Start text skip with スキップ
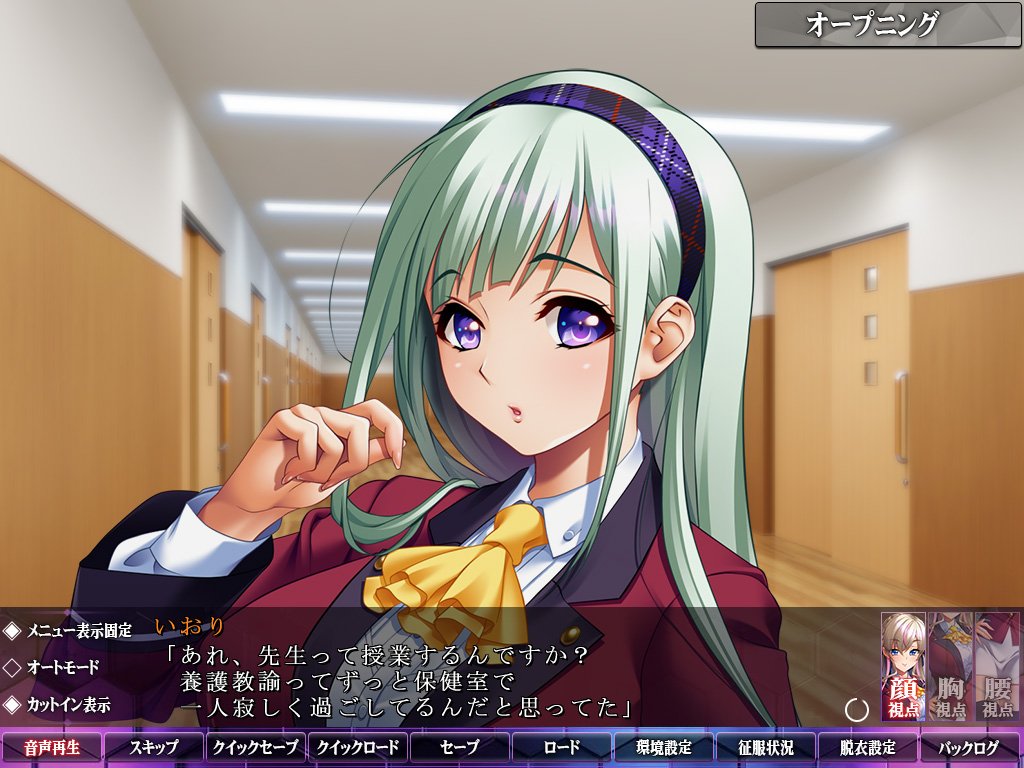 154,747
